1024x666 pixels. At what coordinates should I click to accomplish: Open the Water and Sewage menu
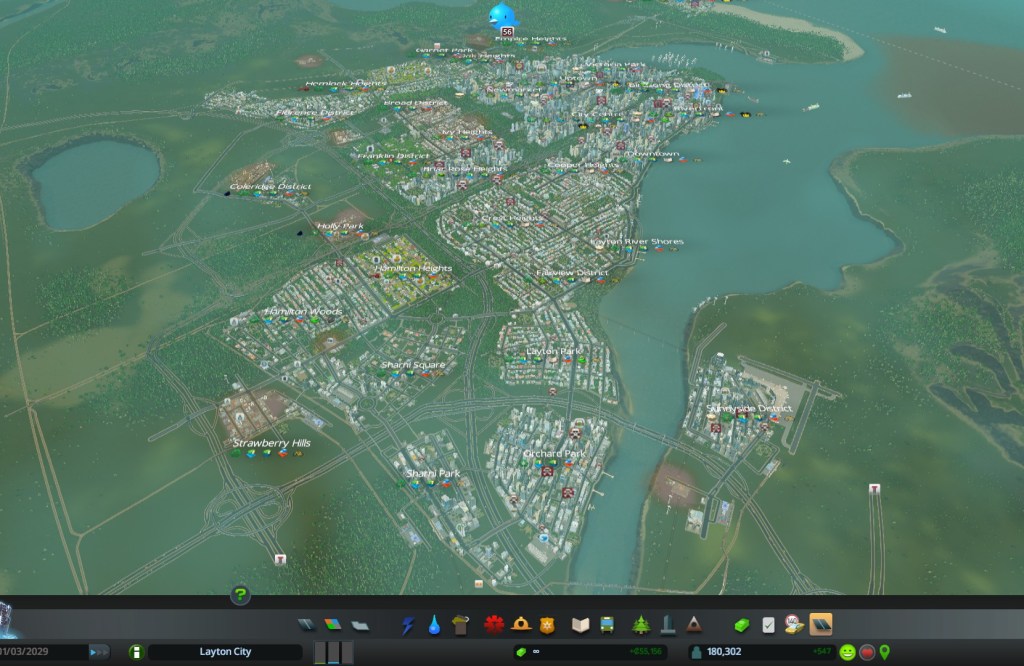(x=434, y=626)
